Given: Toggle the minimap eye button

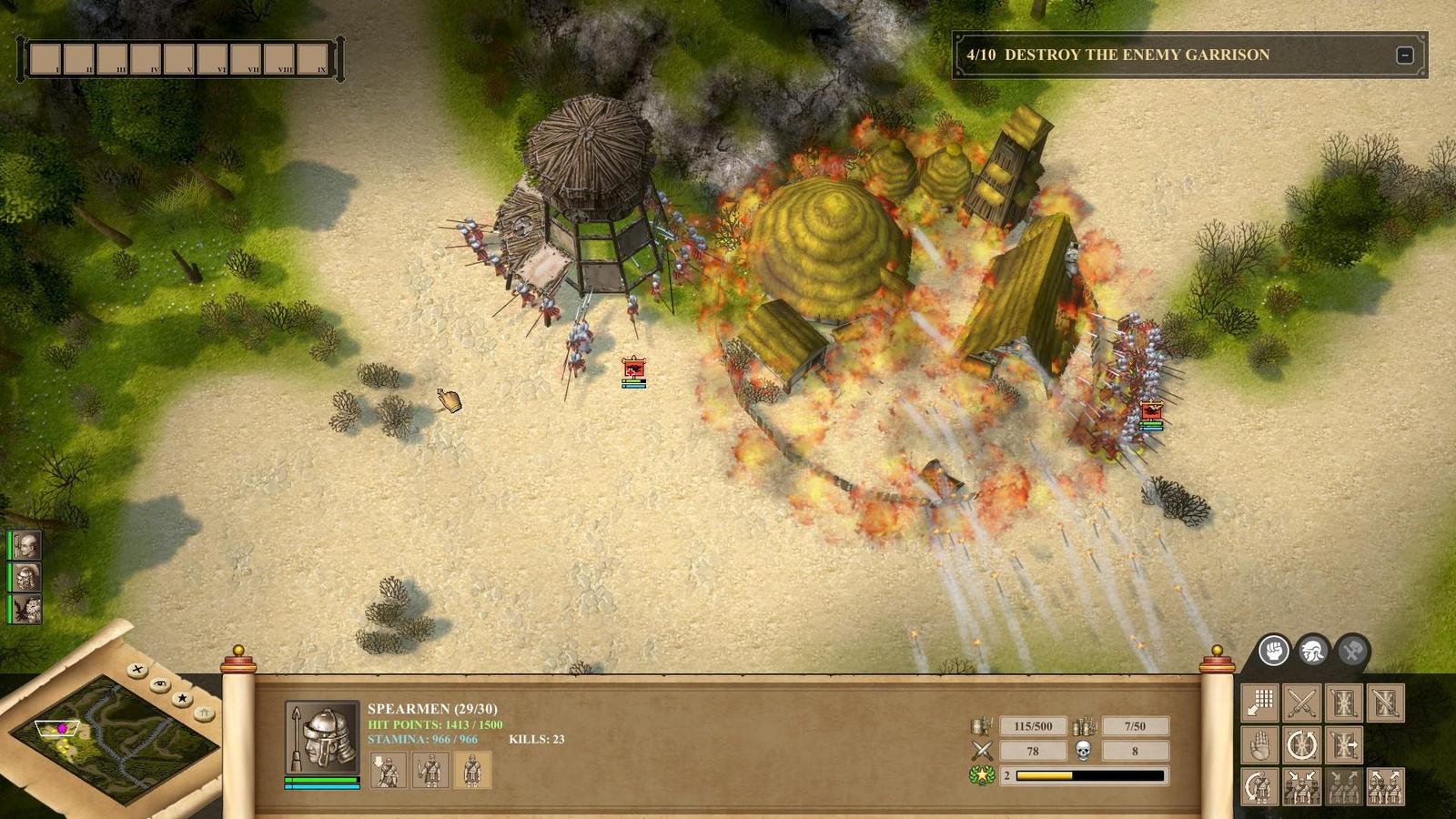Looking at the screenshot, I should click(x=160, y=683).
